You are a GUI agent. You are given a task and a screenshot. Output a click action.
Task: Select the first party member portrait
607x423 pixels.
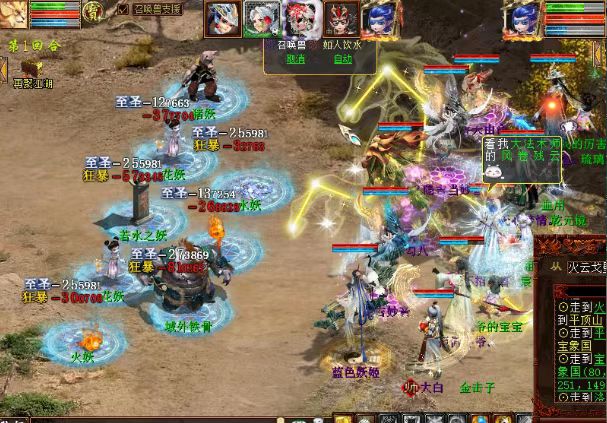pos(221,18)
